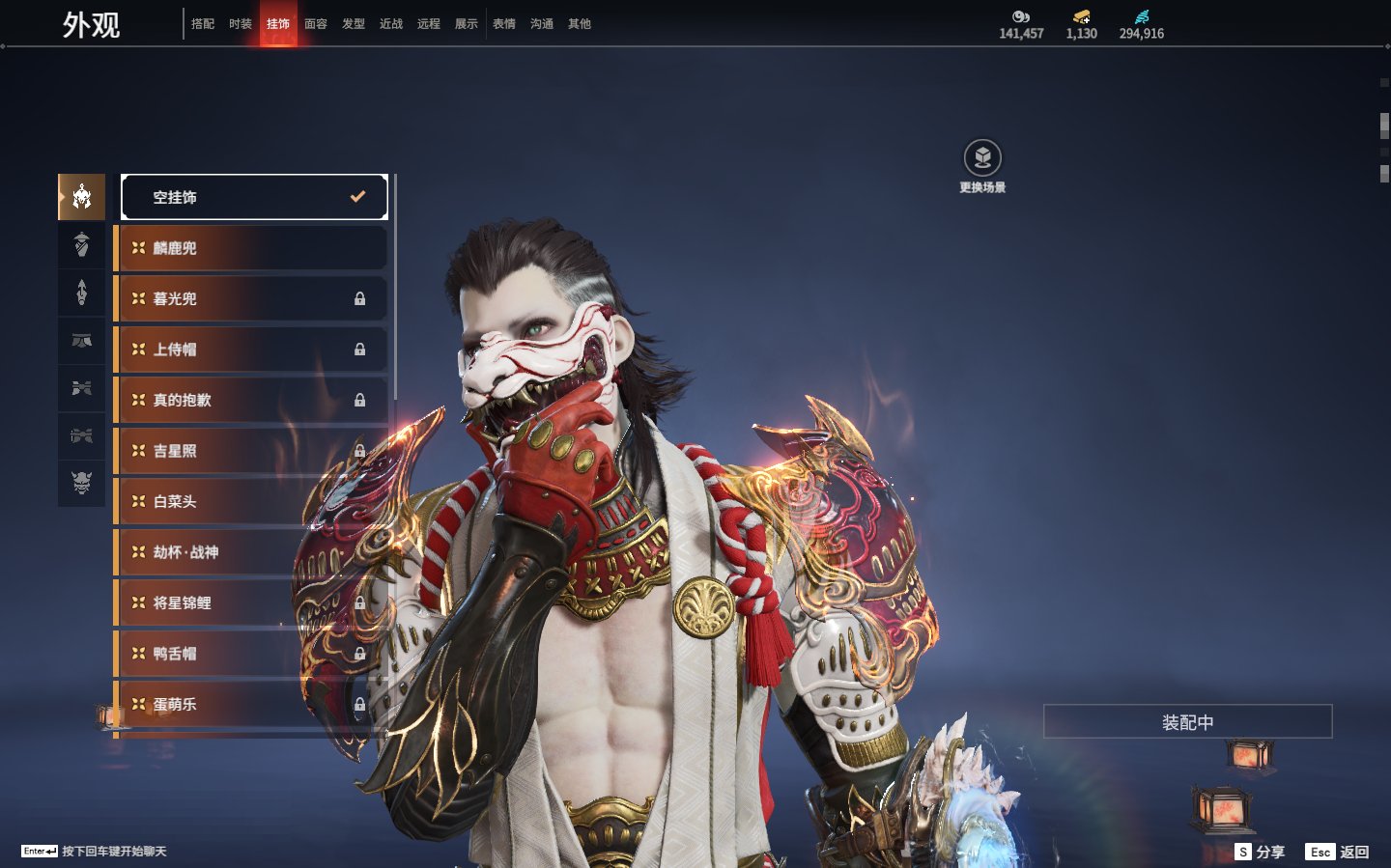1391x868 pixels.
Task: Go to the 发型 tab
Action: 354,24
